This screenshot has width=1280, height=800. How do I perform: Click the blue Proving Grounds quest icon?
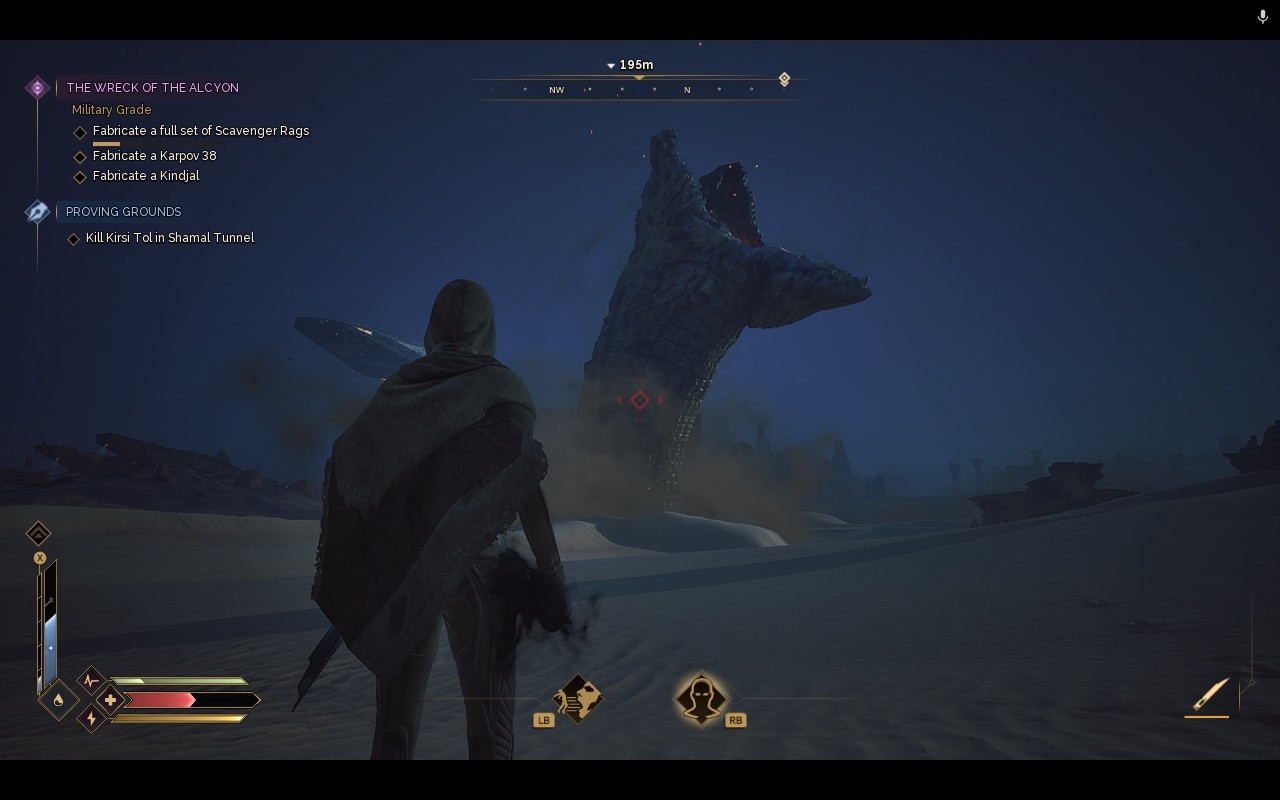[x=37, y=212]
